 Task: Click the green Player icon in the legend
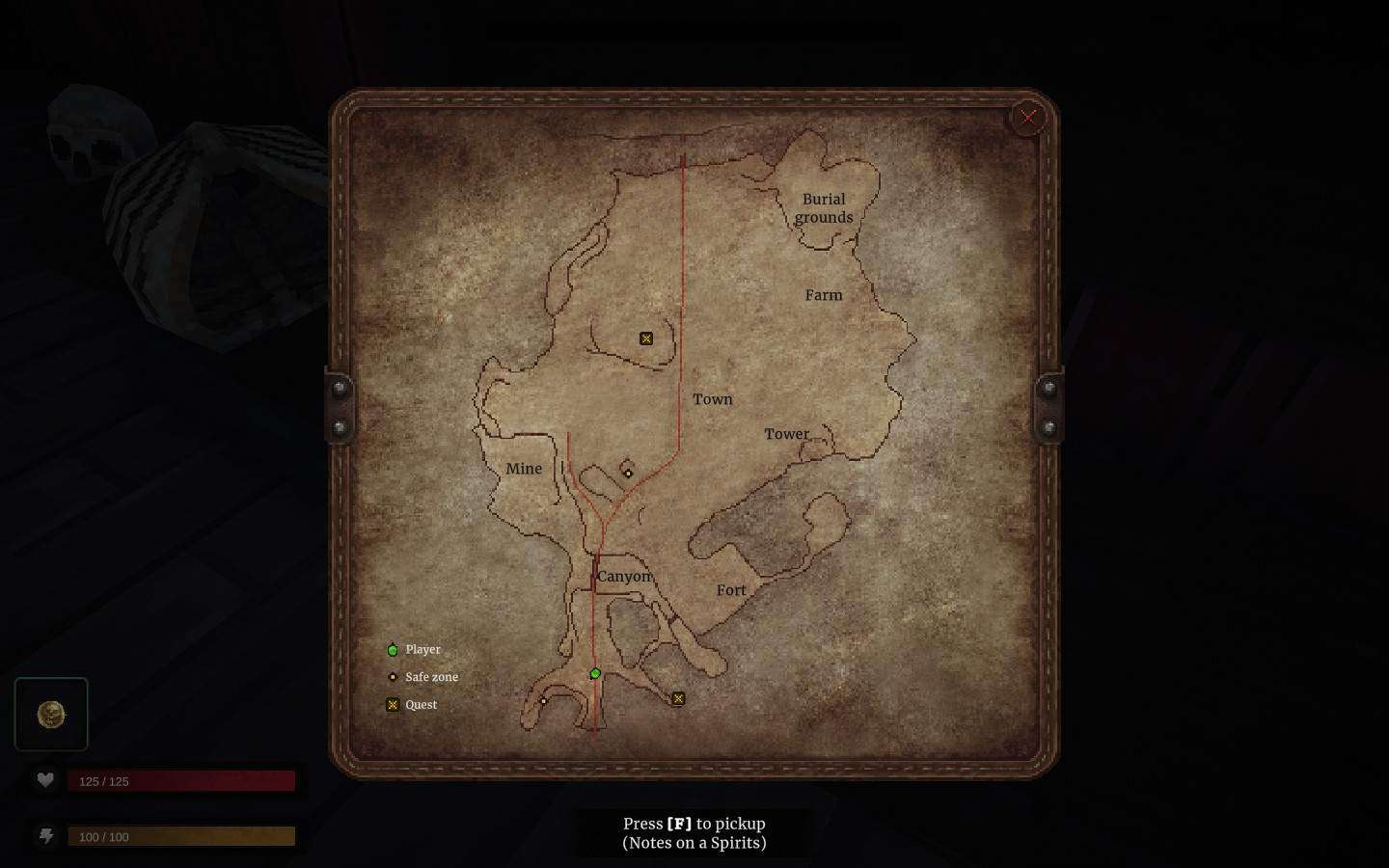tap(393, 650)
